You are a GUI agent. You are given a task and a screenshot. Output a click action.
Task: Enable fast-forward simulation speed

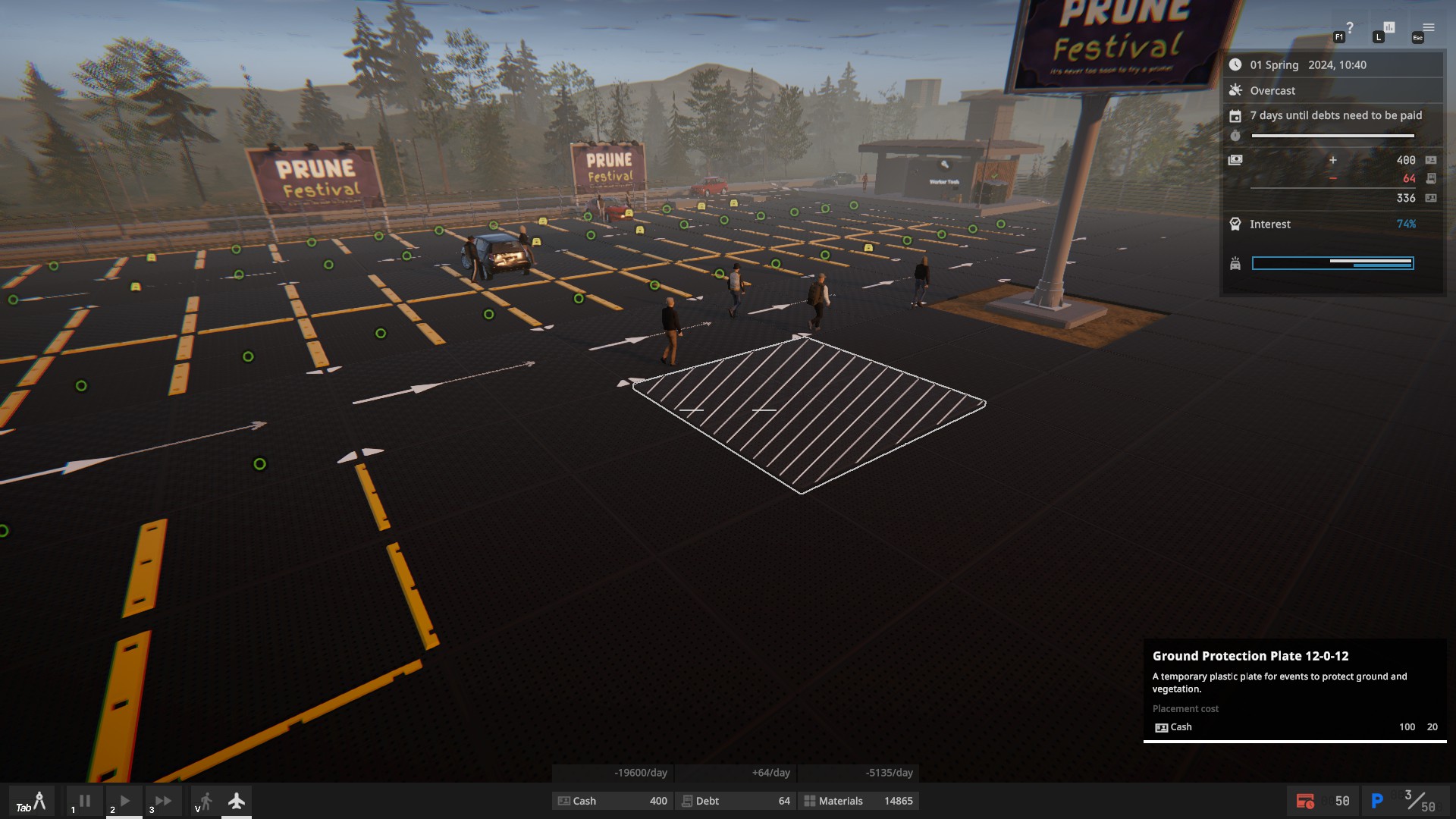point(162,800)
